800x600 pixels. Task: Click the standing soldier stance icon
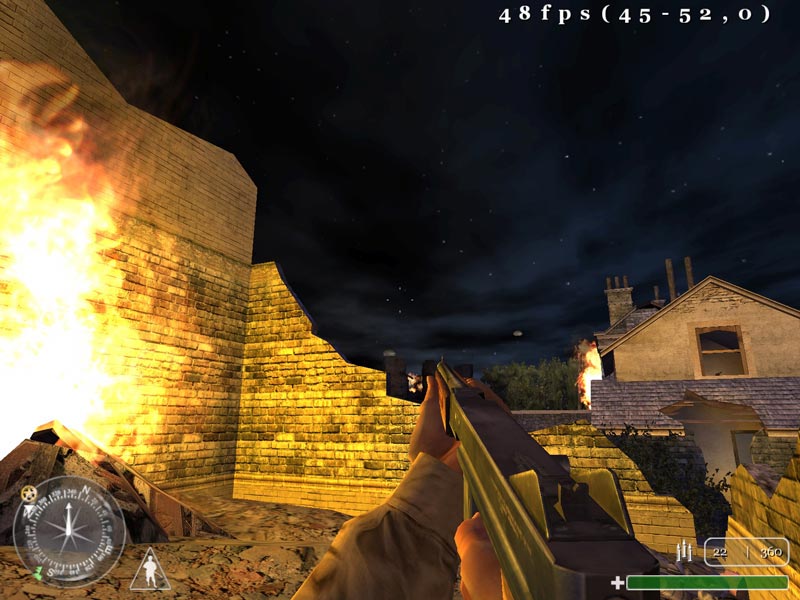pyautogui.click(x=150, y=571)
